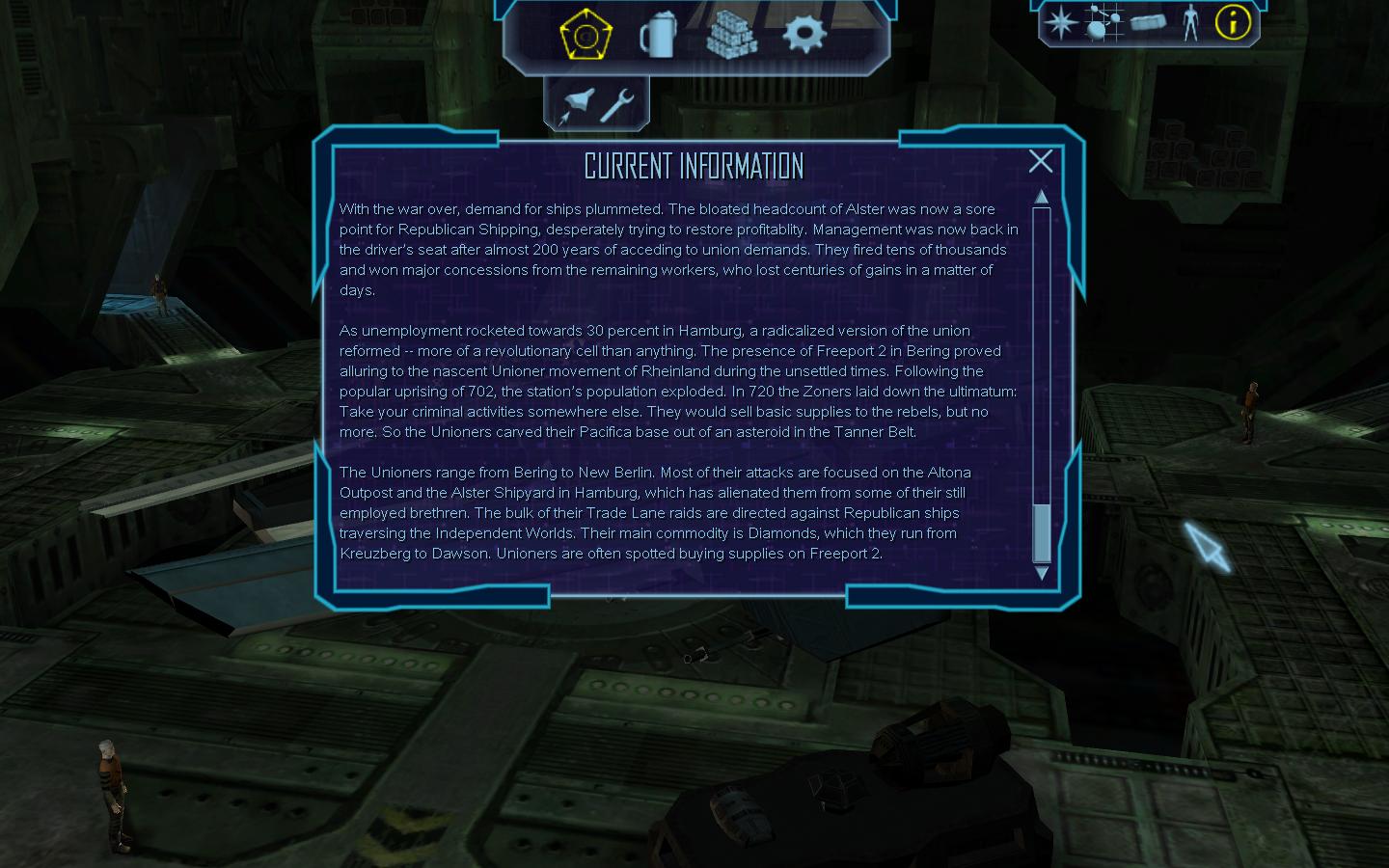Open the commodity trader via the stacked crates icon

[x=731, y=36]
